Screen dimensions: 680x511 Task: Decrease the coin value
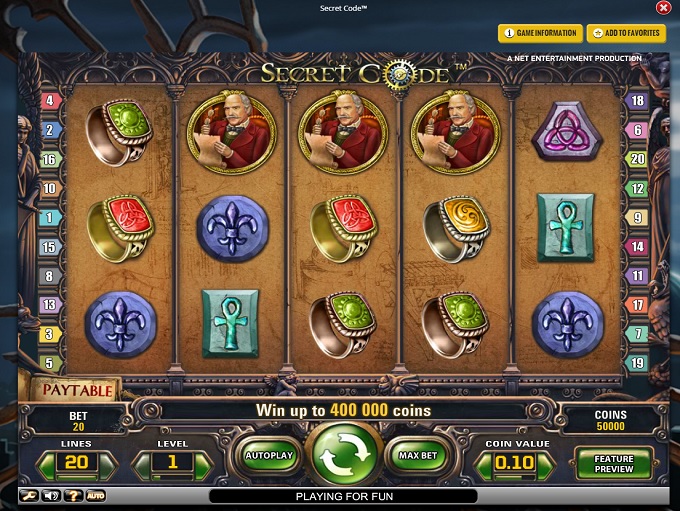click(x=482, y=463)
